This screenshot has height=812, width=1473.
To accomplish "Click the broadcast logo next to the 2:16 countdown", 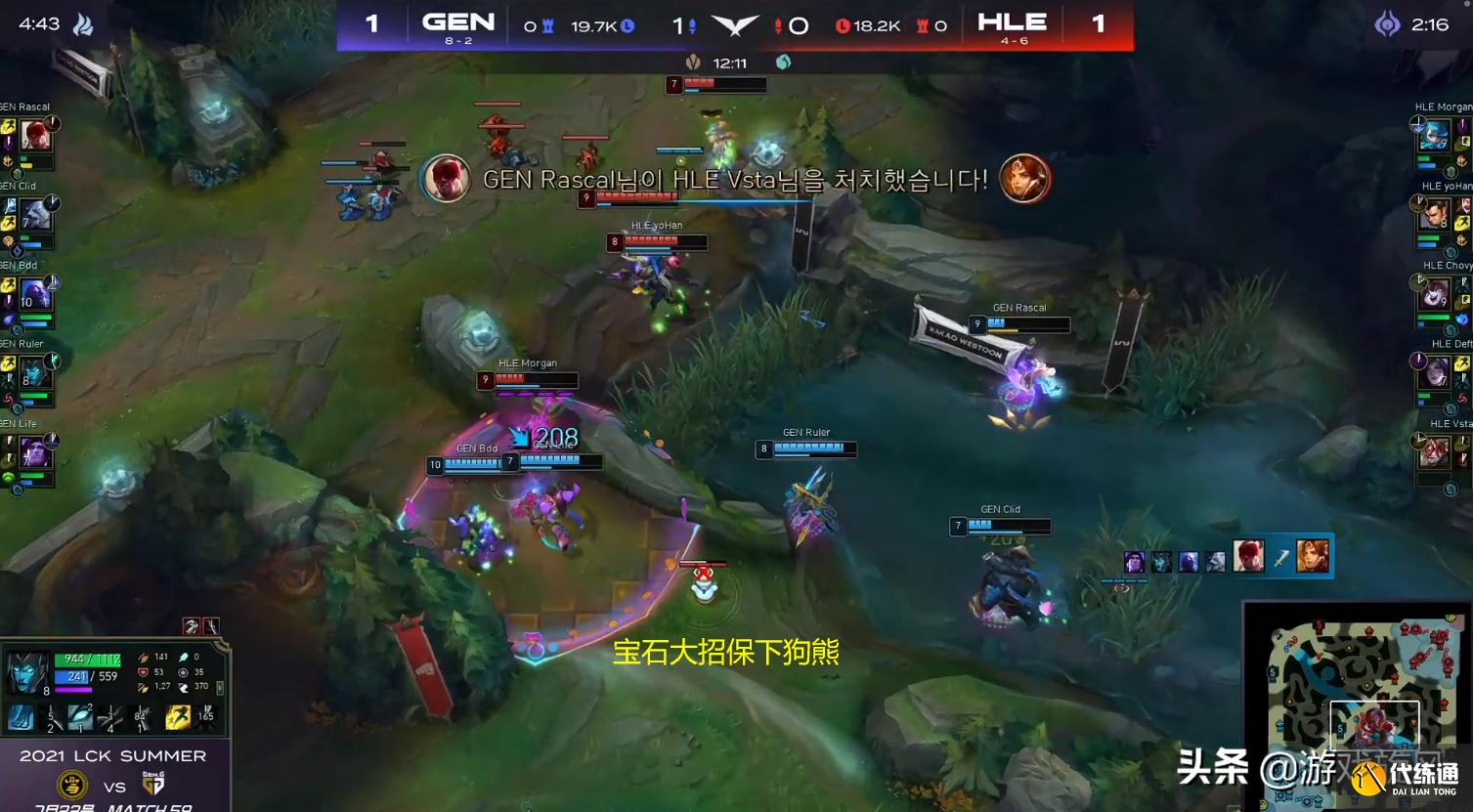I will coord(1387,25).
